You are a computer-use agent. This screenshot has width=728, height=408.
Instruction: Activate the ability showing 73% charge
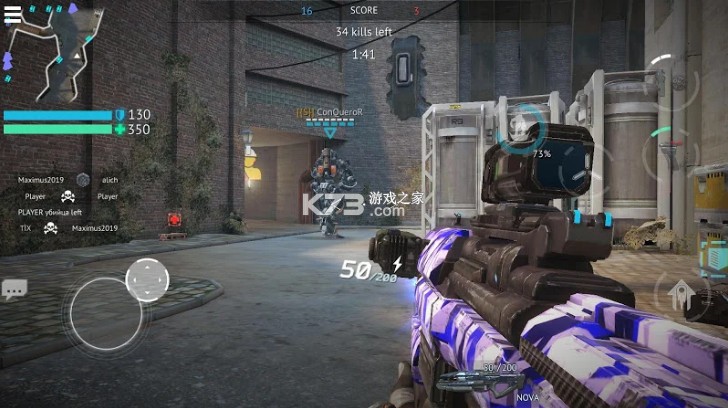tap(520, 134)
